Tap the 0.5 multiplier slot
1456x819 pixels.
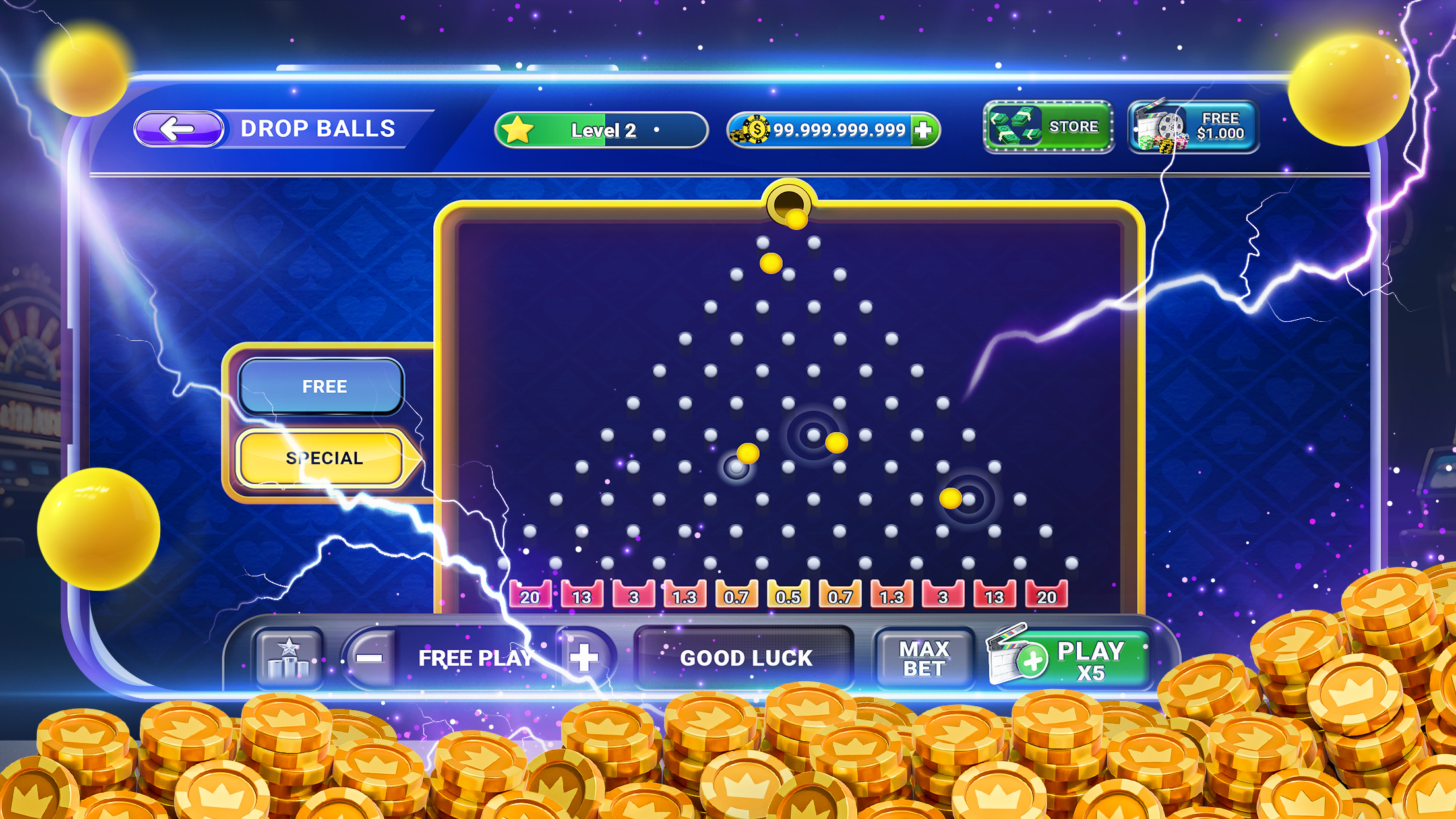click(x=789, y=595)
